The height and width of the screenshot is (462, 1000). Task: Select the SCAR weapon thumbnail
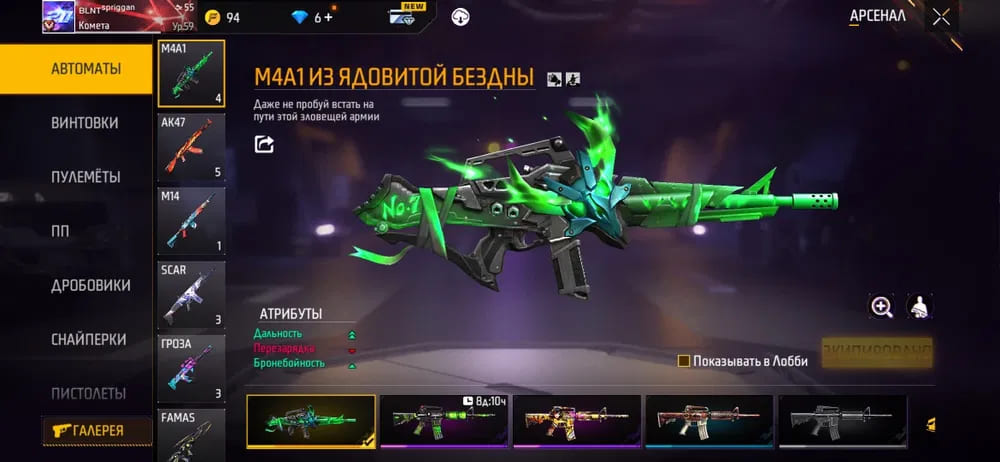click(191, 295)
